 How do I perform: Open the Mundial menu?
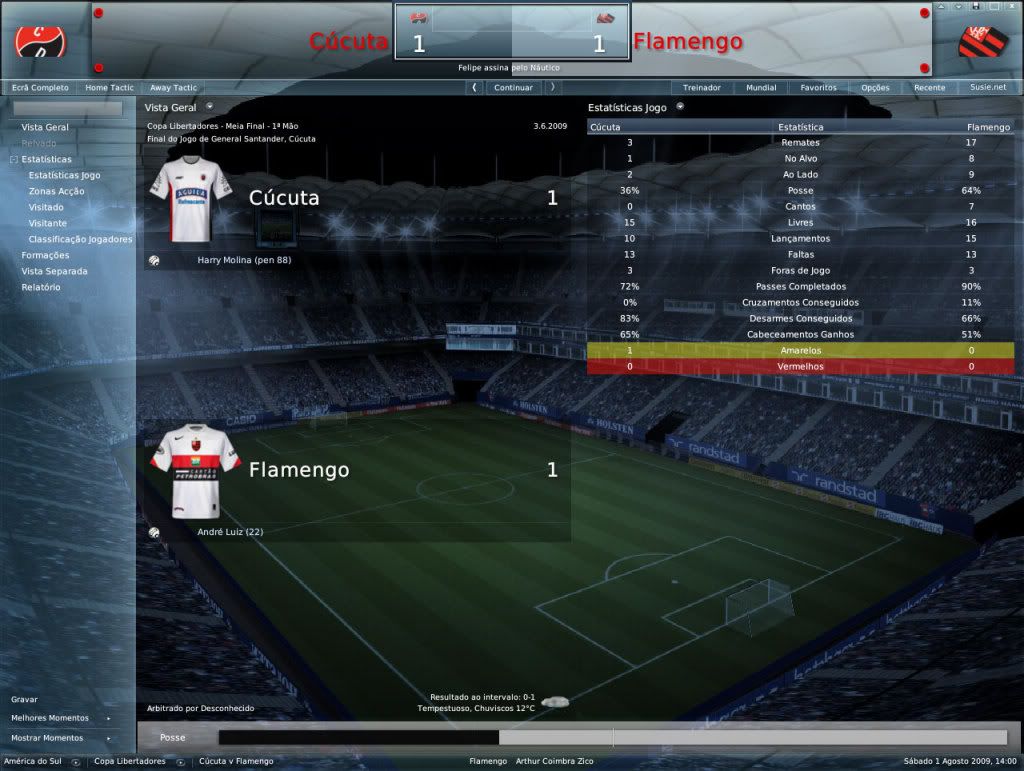tap(761, 88)
